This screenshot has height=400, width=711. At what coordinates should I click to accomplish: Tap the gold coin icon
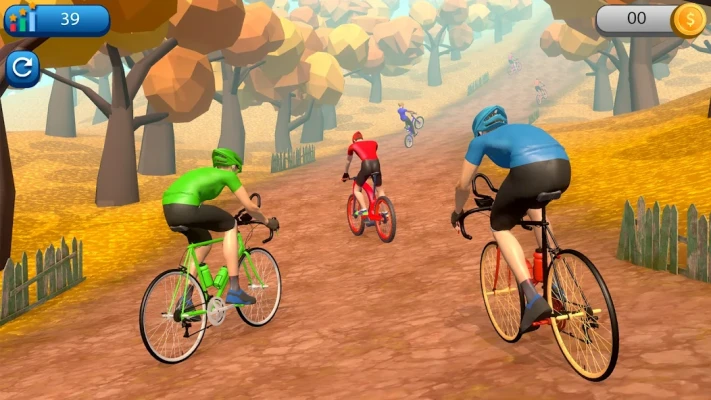688,18
